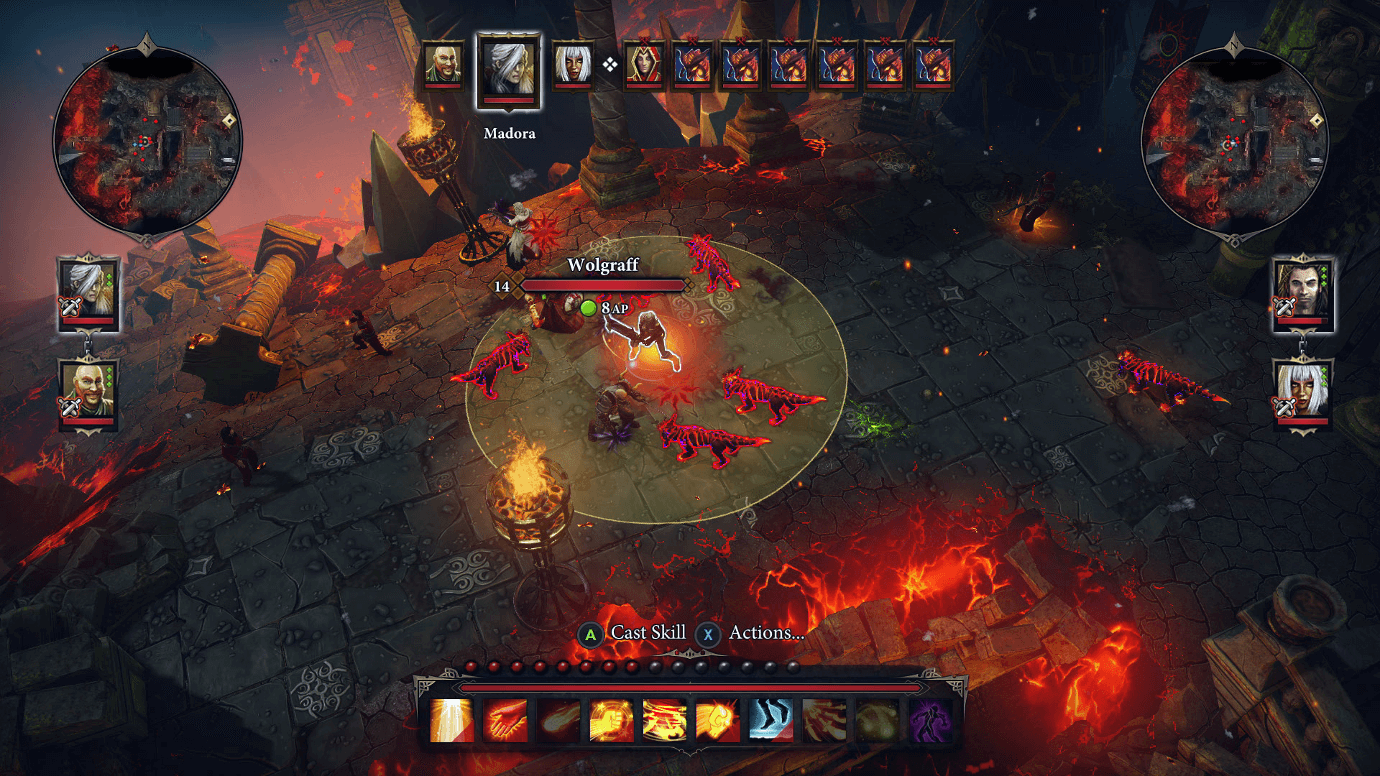This screenshot has height=776, width=1380.
Task: Cast the flaming punch skill from hotbar
Action: coord(718,721)
